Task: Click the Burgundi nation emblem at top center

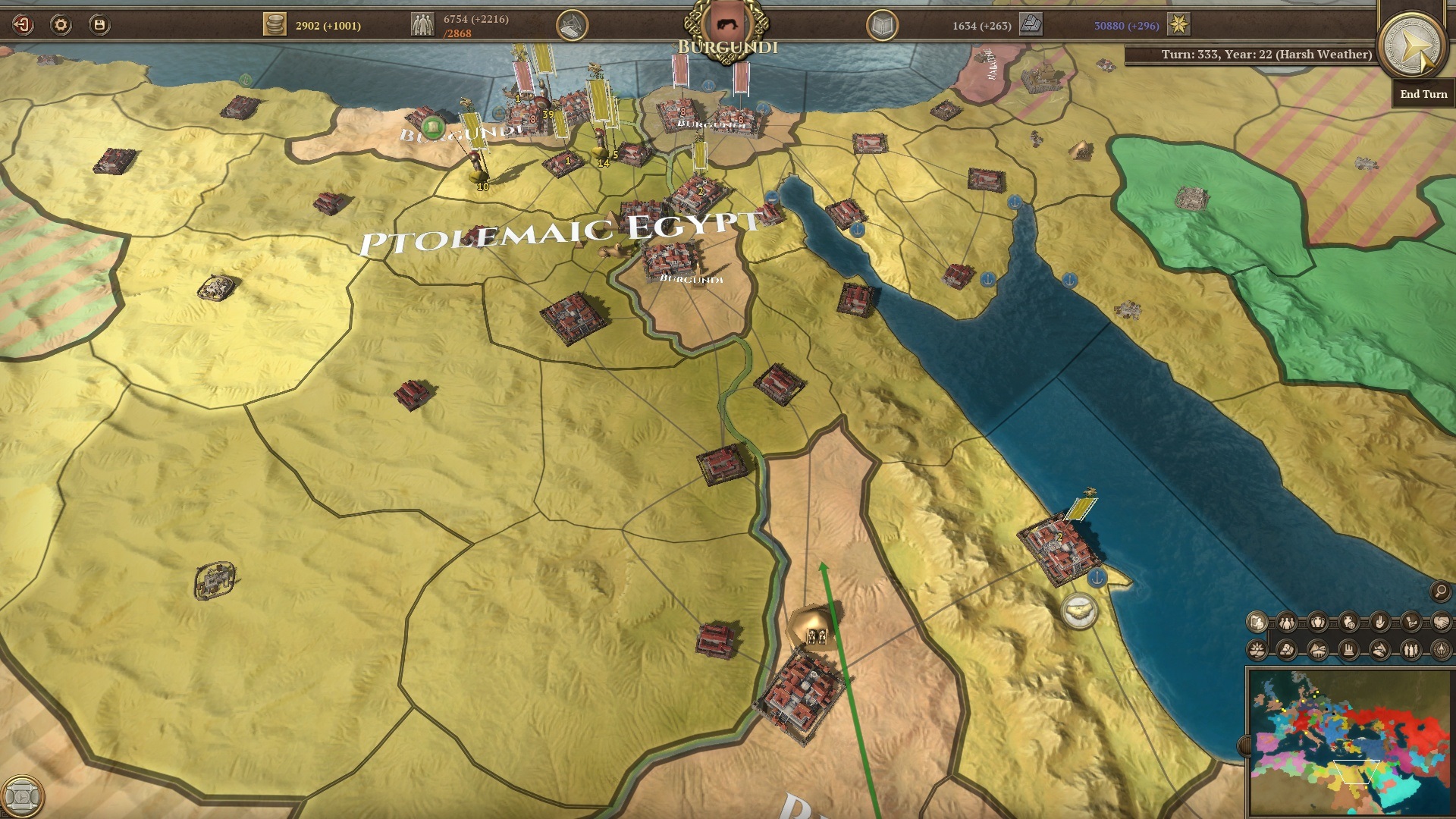Action: [x=726, y=20]
